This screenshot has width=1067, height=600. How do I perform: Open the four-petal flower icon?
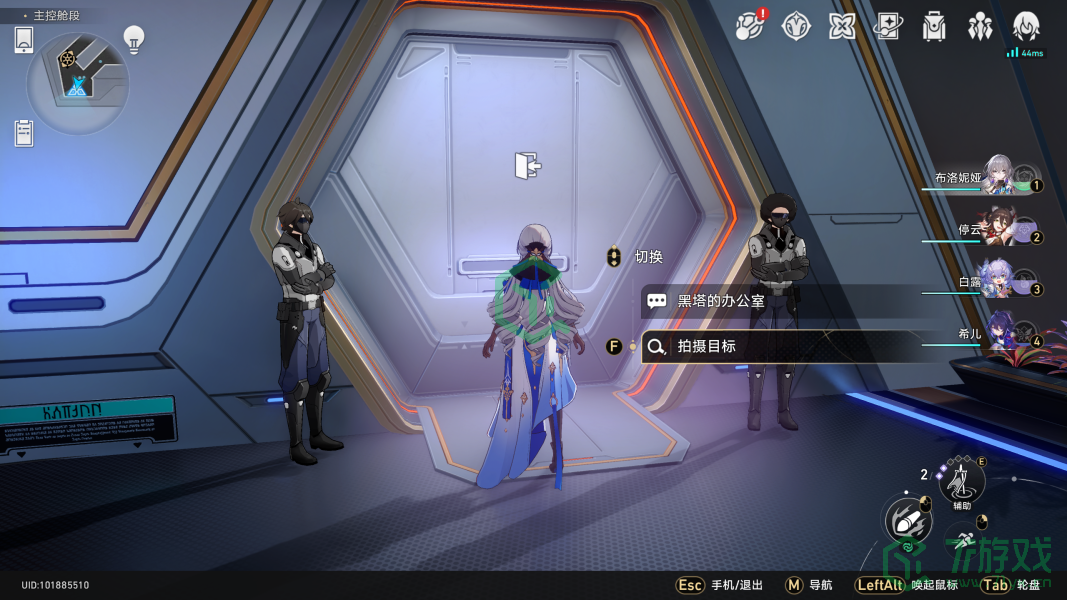click(x=842, y=27)
